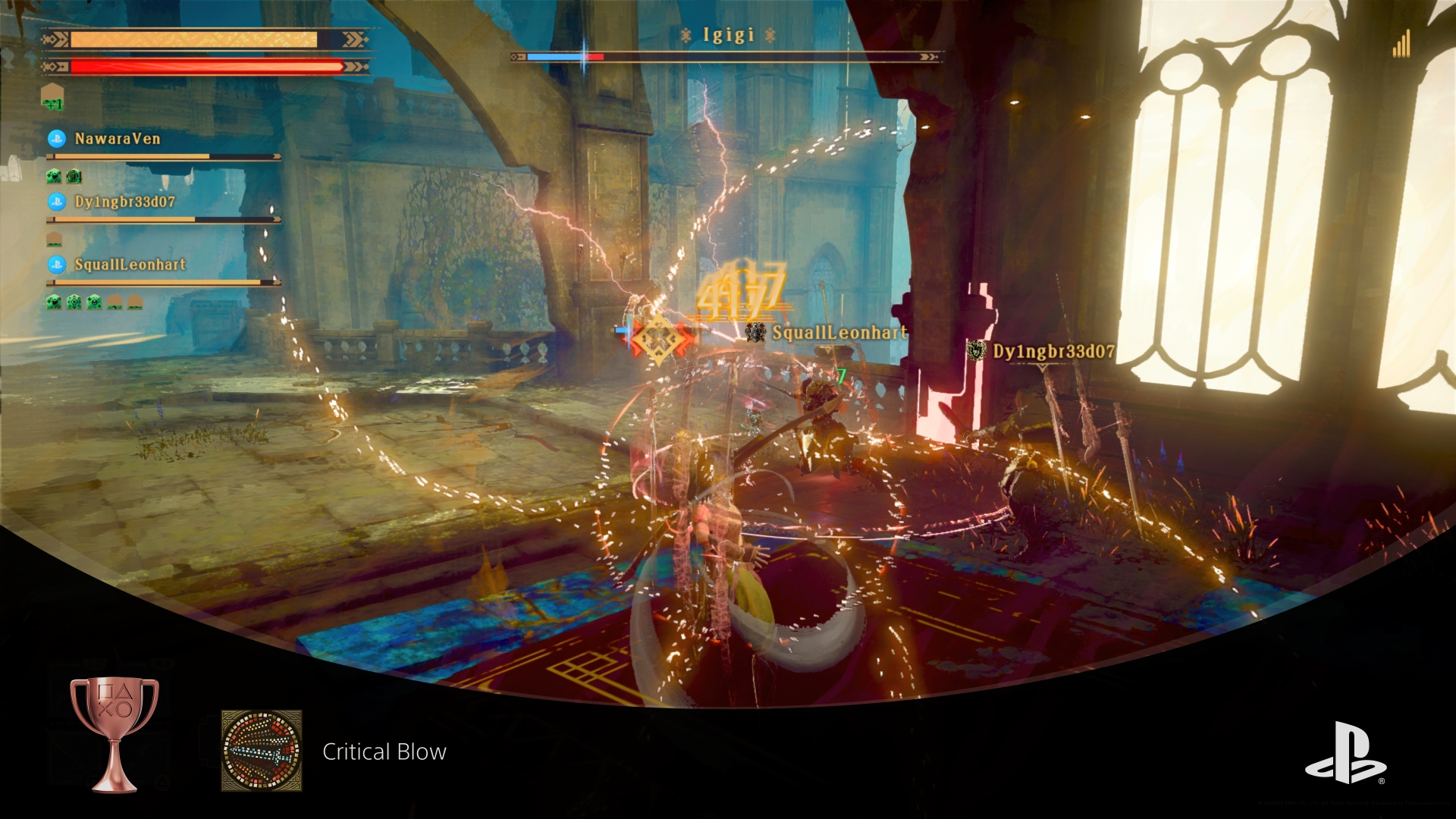The width and height of the screenshot is (1456, 819).
Task: Click the orange diamond lock-on target marker
Action: coord(657,338)
